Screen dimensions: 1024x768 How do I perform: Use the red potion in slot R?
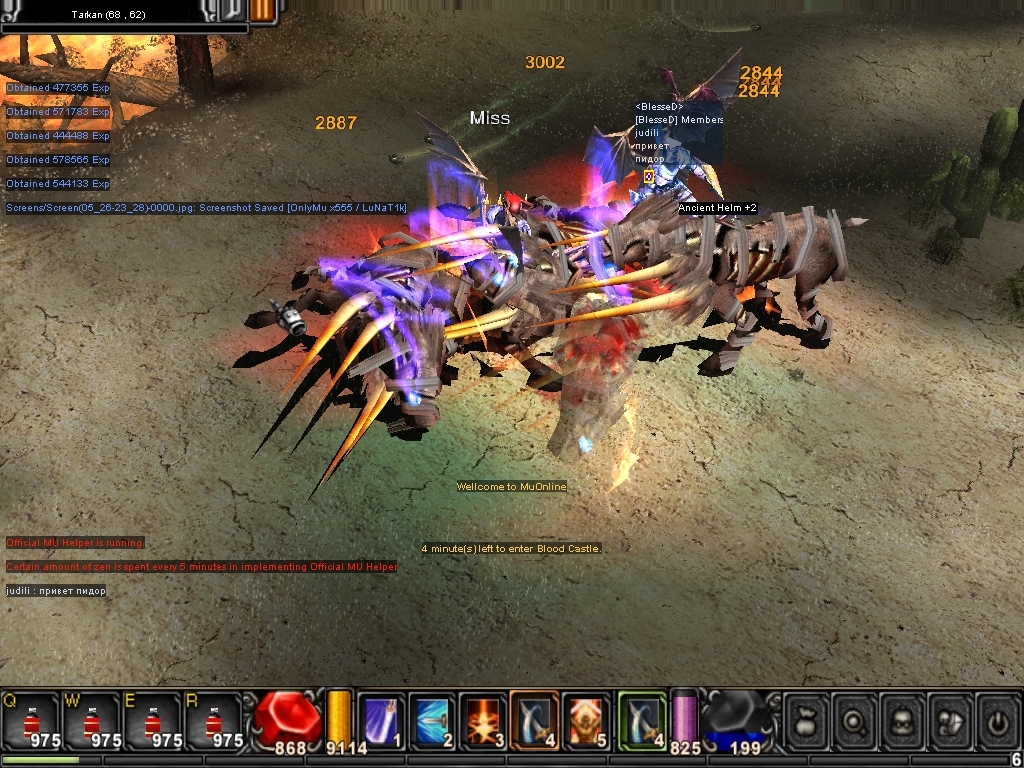pos(215,720)
